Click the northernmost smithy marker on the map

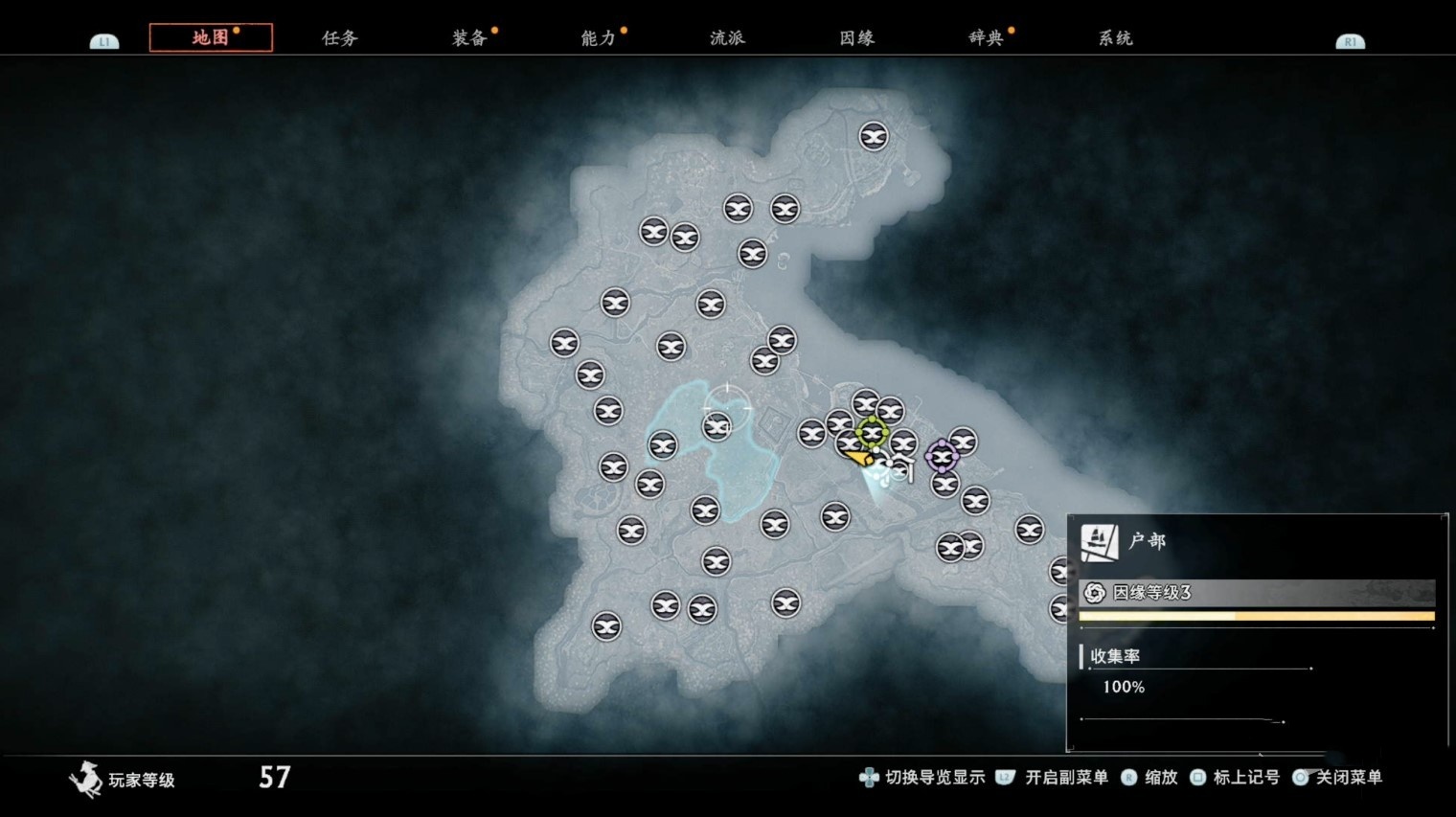(x=872, y=136)
